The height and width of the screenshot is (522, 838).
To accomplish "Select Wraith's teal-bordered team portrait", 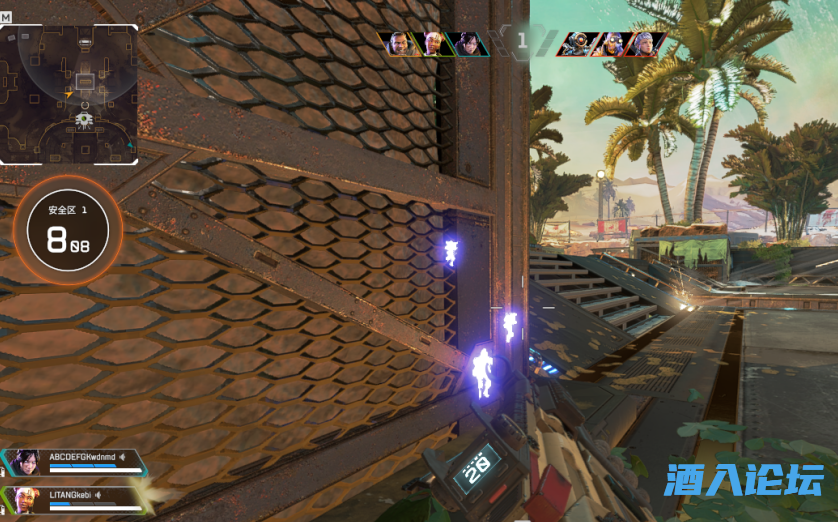I will (468, 44).
